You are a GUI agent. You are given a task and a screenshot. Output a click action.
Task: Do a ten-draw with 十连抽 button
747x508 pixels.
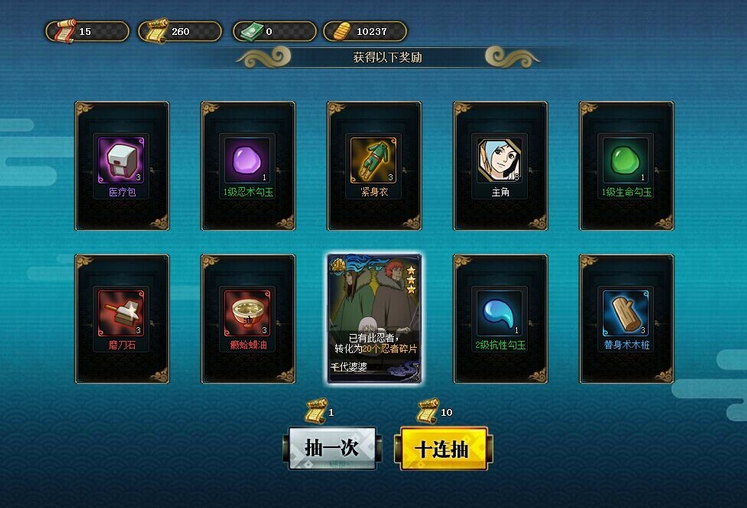tap(444, 448)
